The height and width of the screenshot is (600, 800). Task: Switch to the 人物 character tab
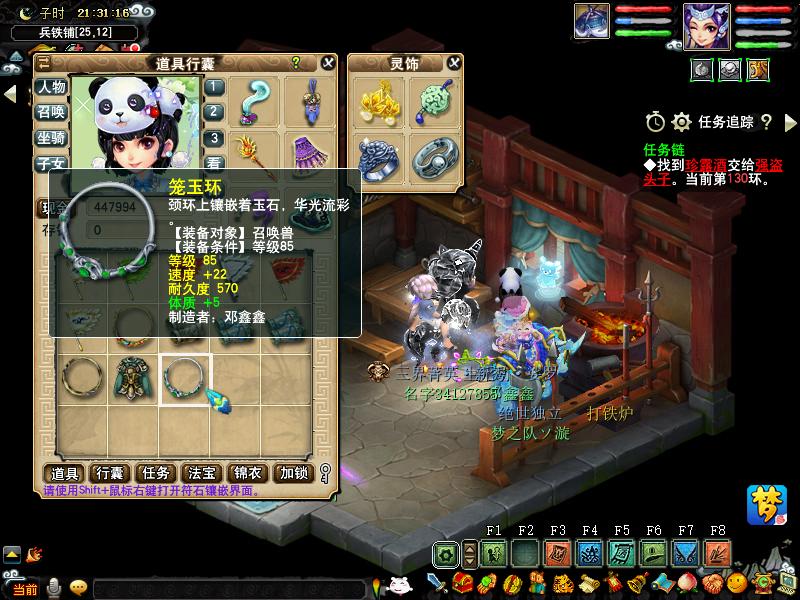click(x=52, y=87)
